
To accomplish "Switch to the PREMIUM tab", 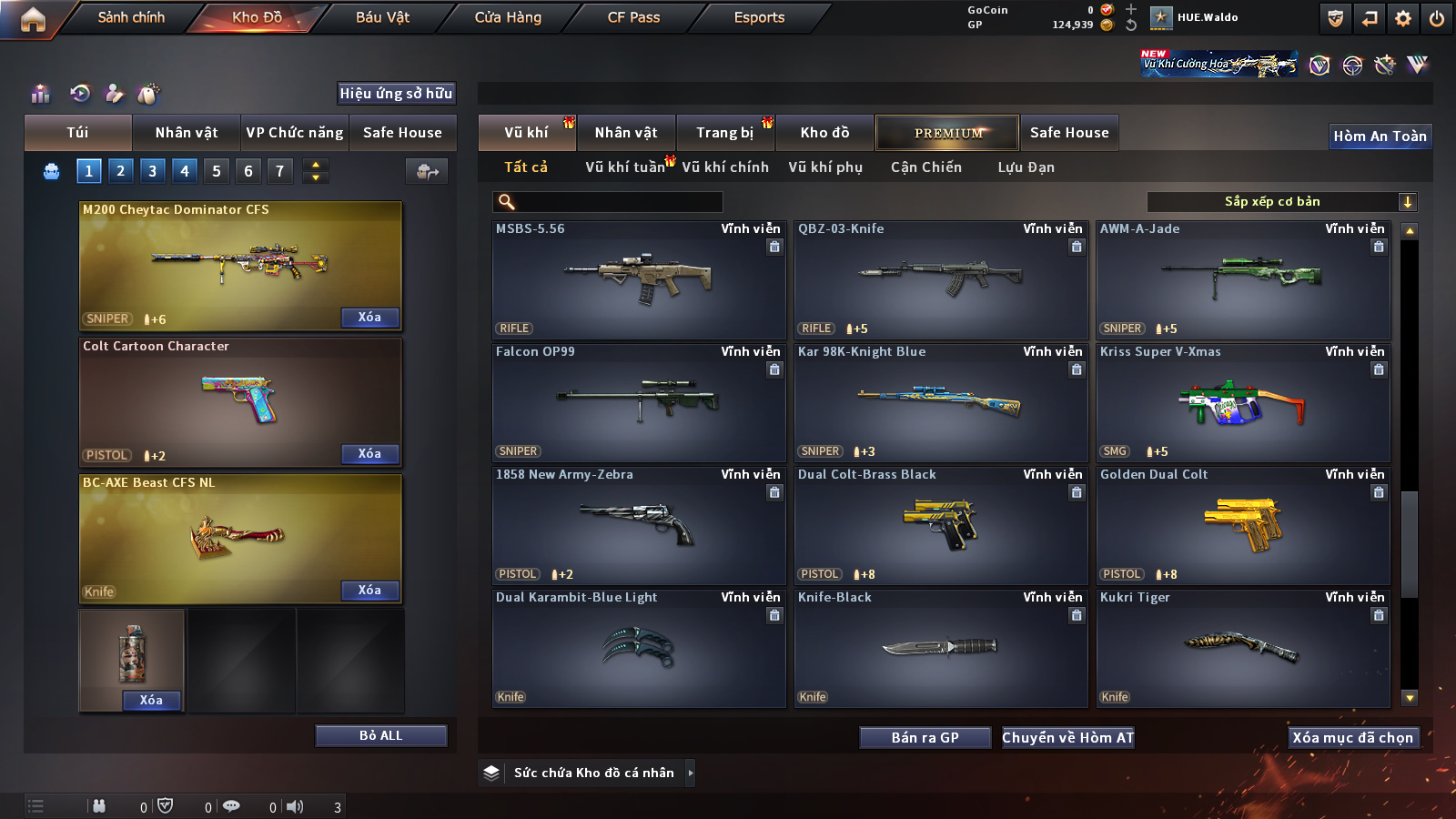I will pos(948,133).
